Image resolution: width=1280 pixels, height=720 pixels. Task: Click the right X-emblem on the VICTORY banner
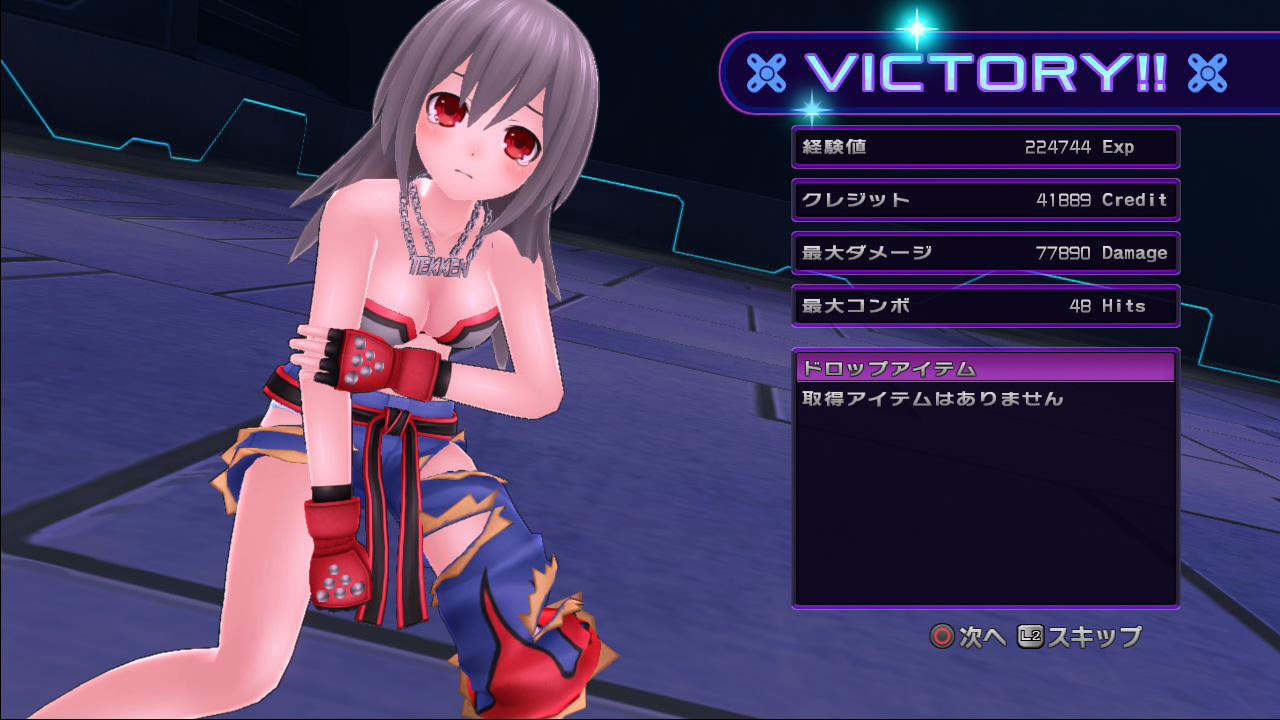[x=1206, y=71]
